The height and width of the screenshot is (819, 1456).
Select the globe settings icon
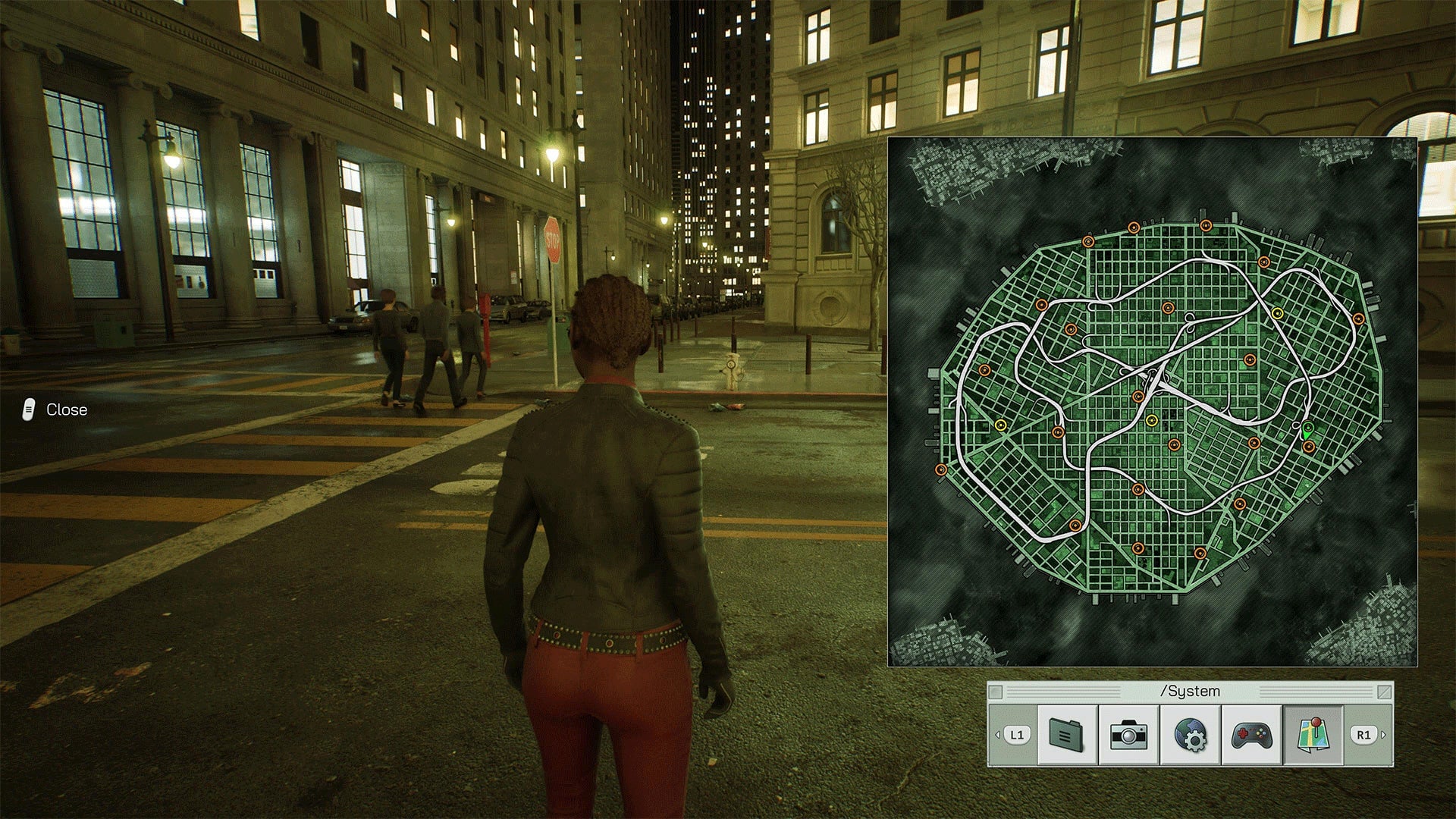click(1189, 732)
